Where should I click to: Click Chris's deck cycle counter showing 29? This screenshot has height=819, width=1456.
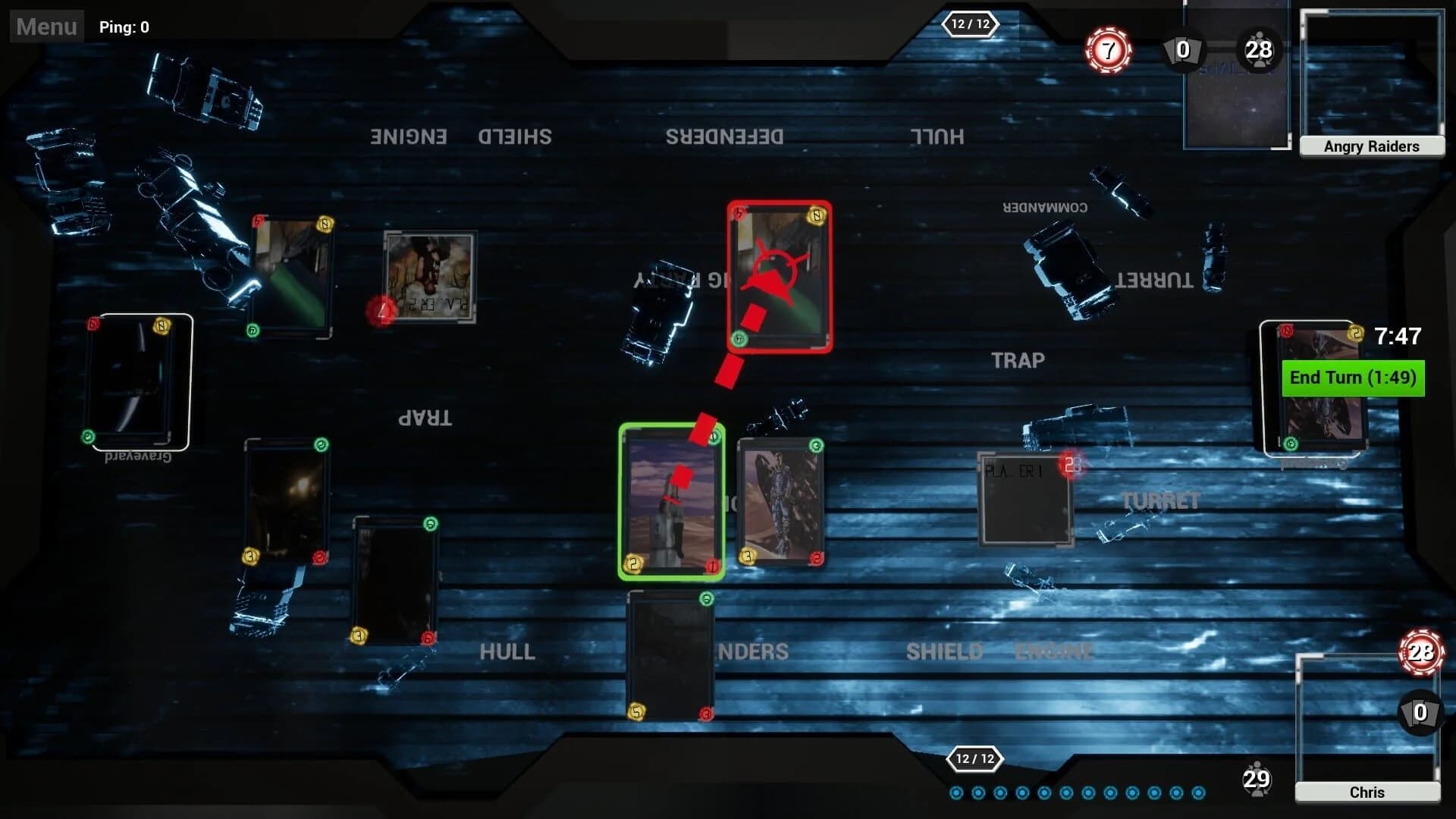tap(1258, 778)
